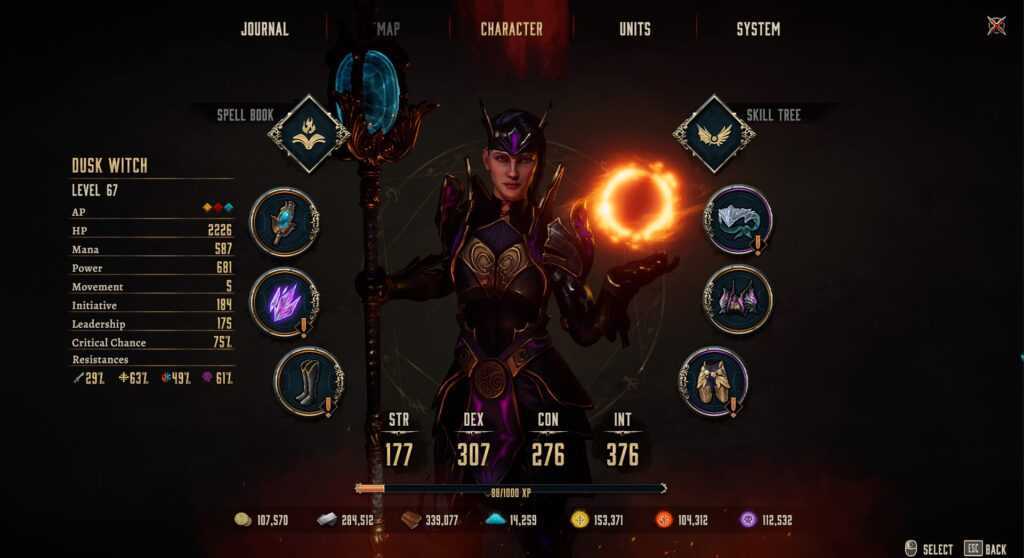
Task: Open the Spell Book
Action: [309, 134]
